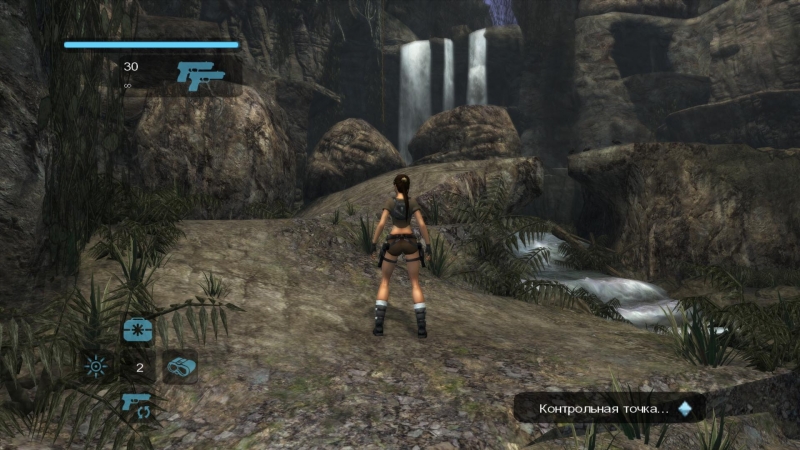Toggle the flashlight light source icon
This screenshot has height=450, width=800.
96,367
